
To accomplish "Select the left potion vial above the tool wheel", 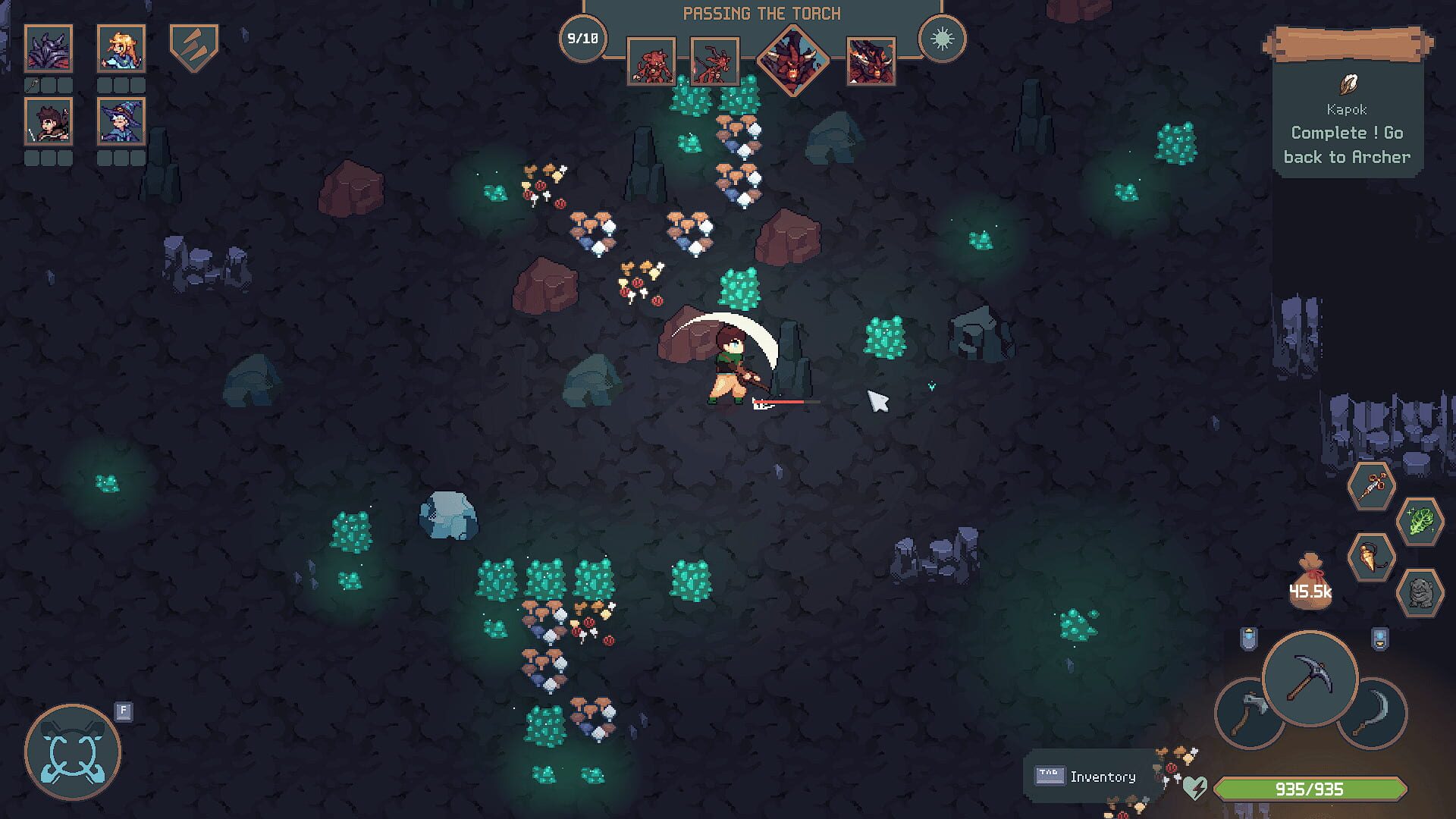I will click(x=1248, y=635).
